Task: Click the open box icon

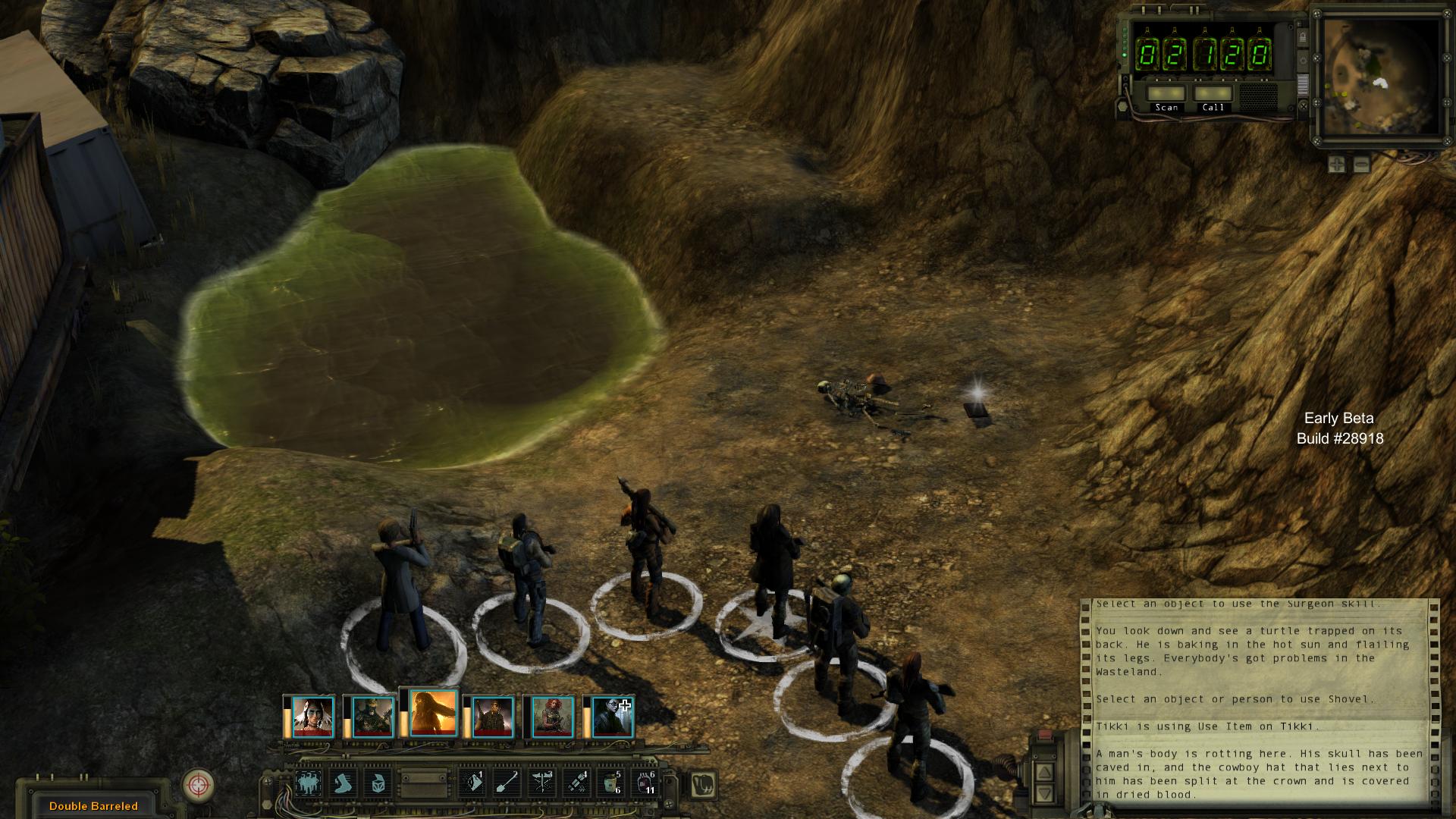Action: [378, 783]
